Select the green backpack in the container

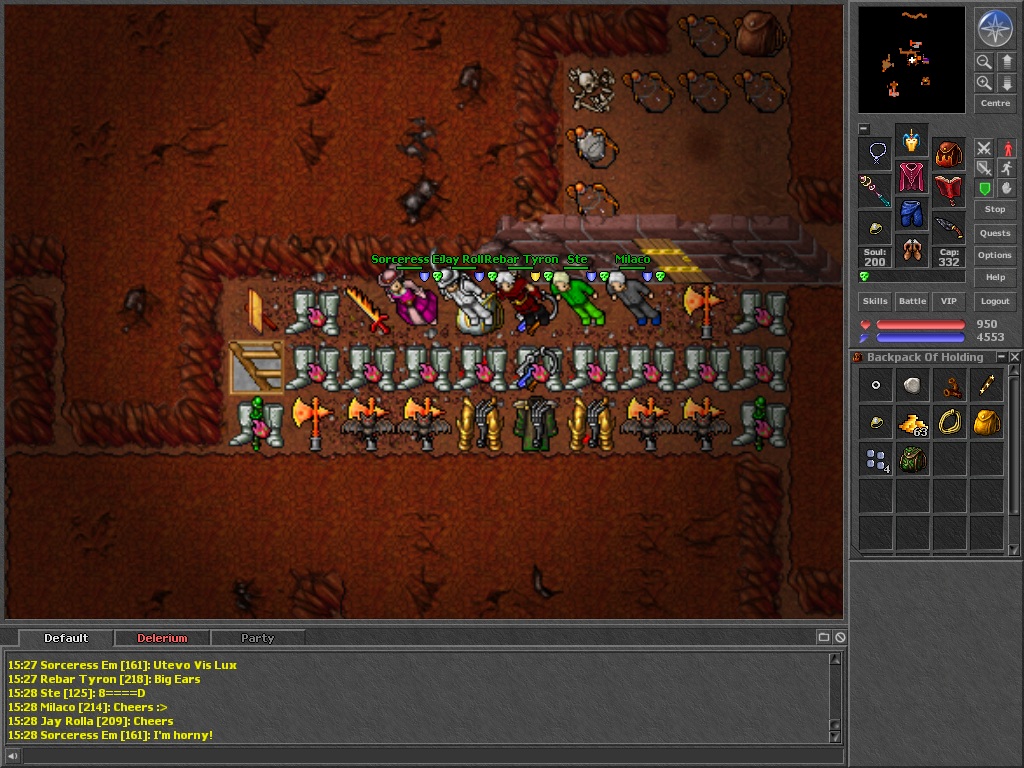coord(912,460)
